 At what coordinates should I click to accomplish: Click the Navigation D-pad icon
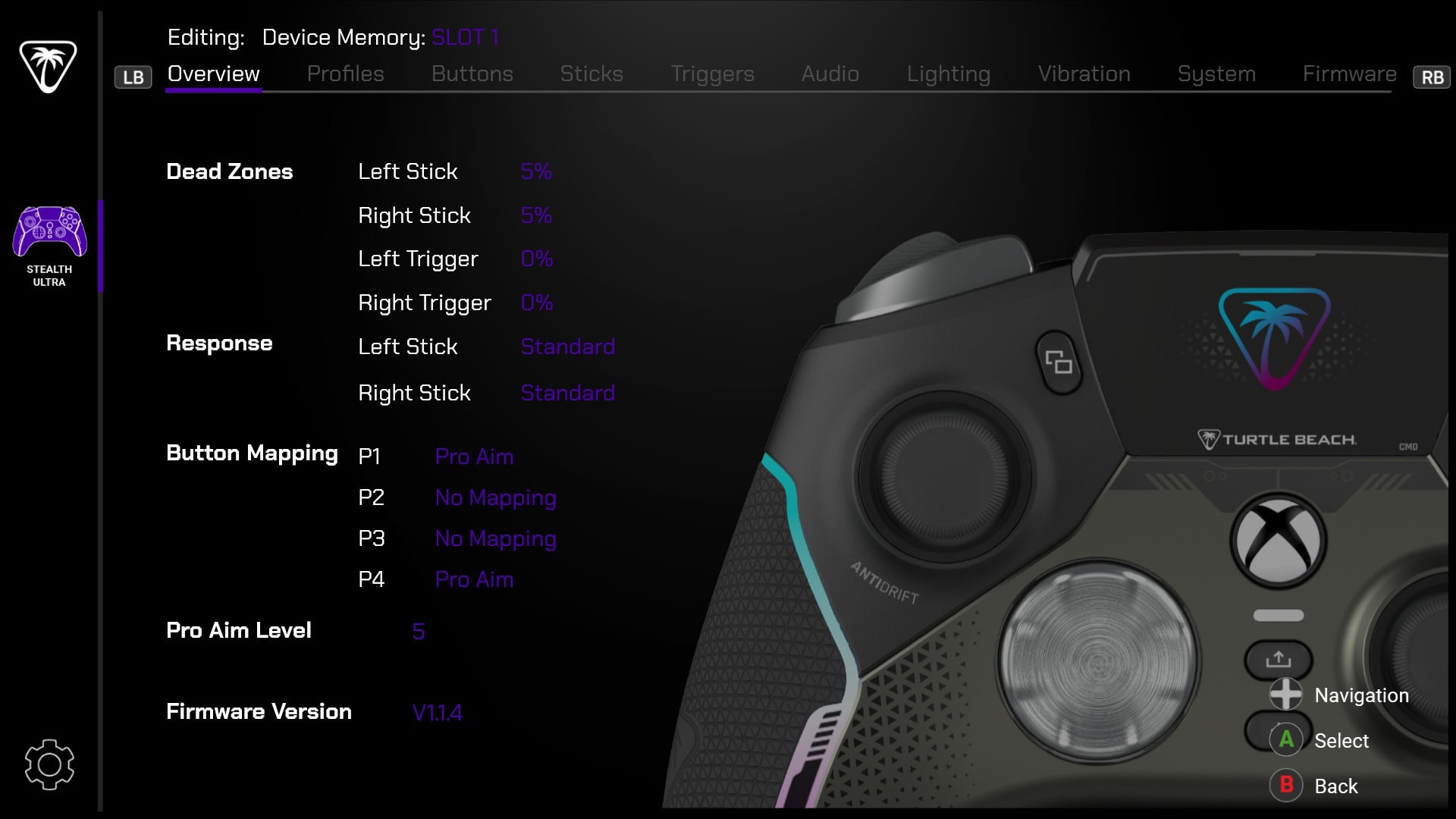click(x=1285, y=695)
